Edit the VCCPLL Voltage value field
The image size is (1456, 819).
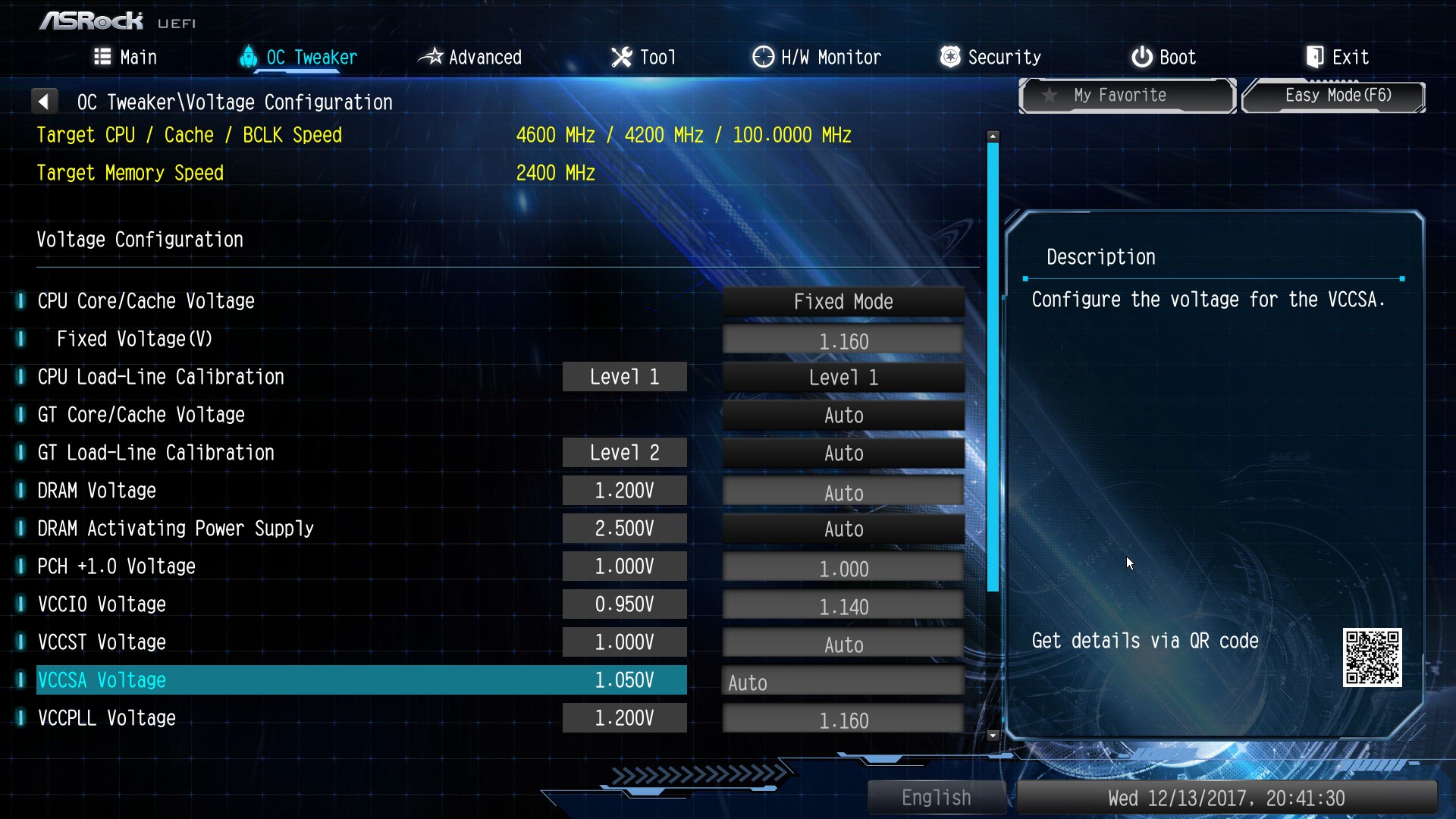click(843, 720)
